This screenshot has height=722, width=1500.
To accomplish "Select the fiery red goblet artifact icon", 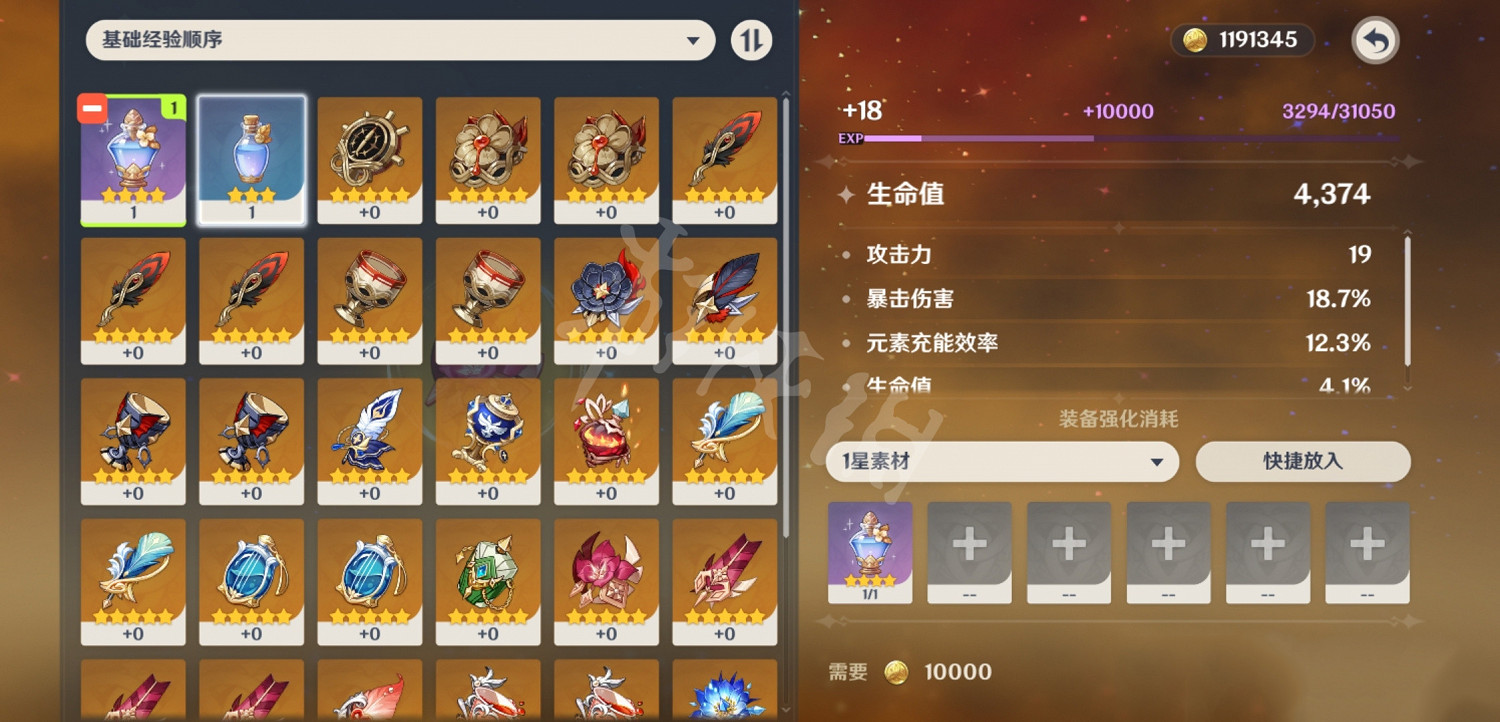I will click(x=607, y=440).
